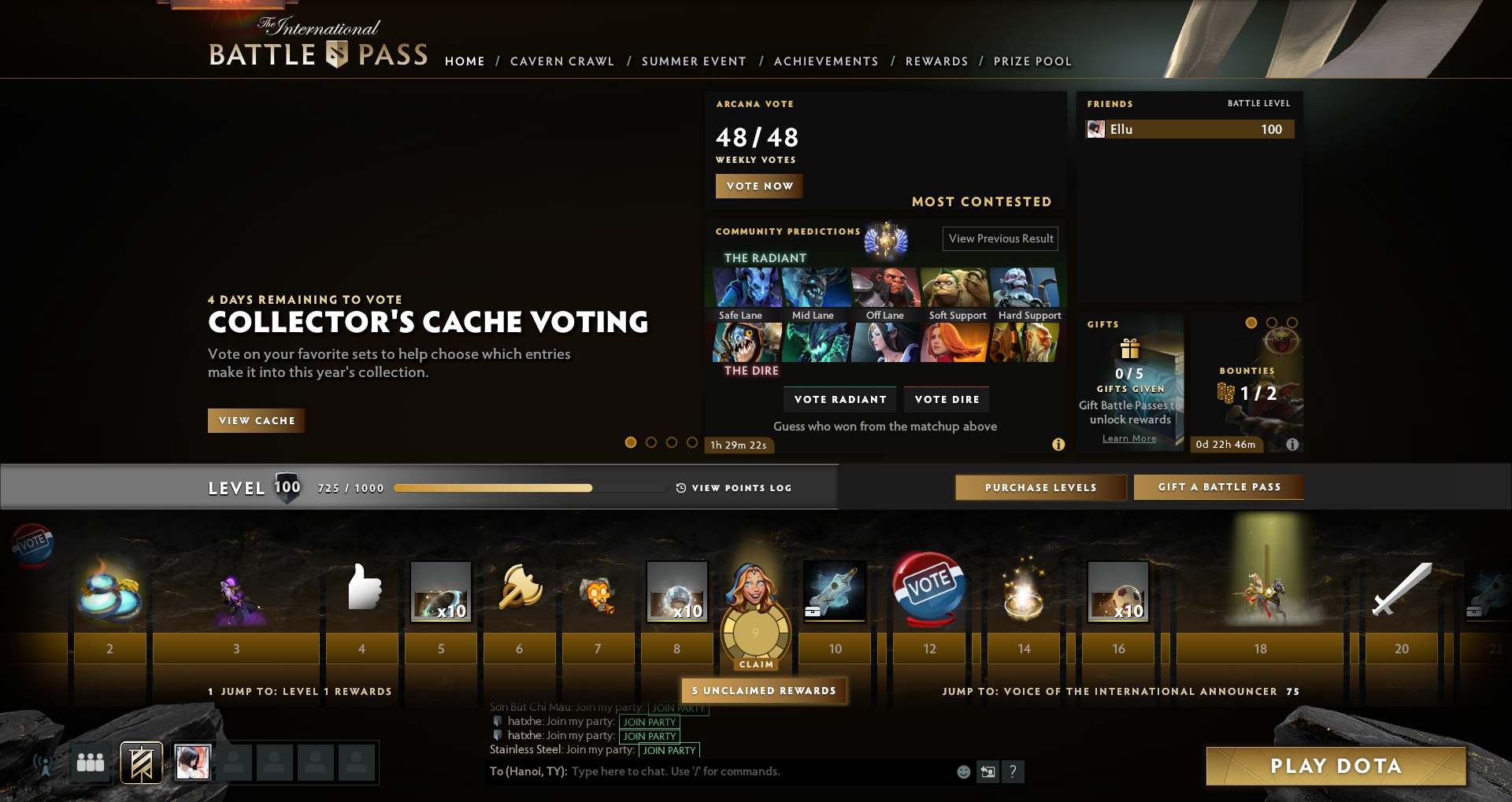Image resolution: width=1512 pixels, height=802 pixels.
Task: Open the Prize Pool tab
Action: click(x=1032, y=61)
